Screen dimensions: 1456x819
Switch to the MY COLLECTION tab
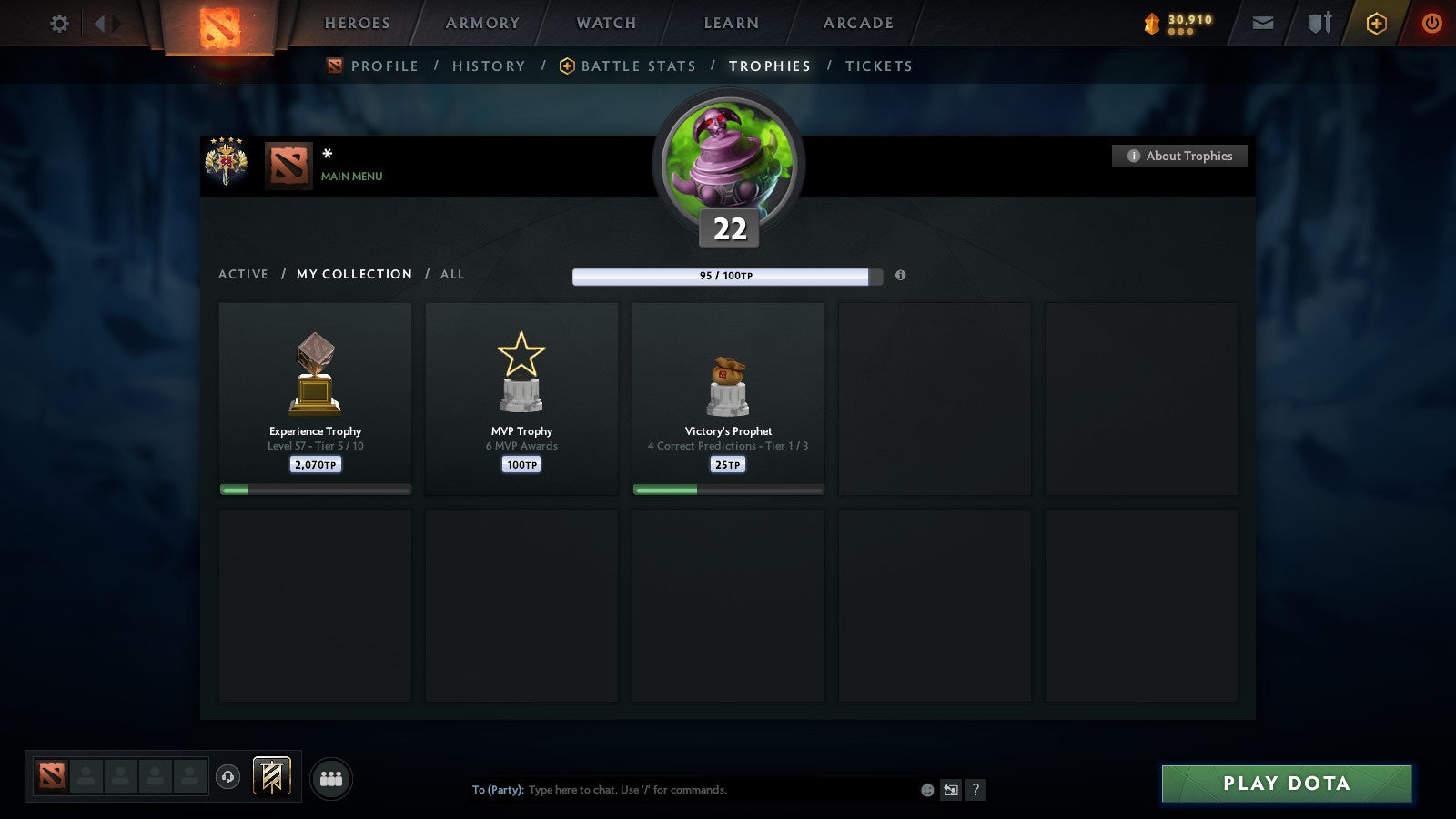click(x=353, y=274)
